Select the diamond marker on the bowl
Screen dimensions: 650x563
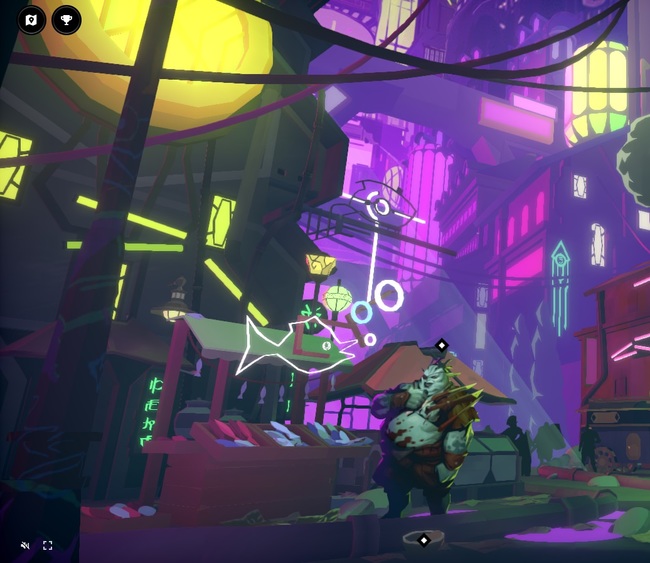pyautogui.click(x=424, y=540)
